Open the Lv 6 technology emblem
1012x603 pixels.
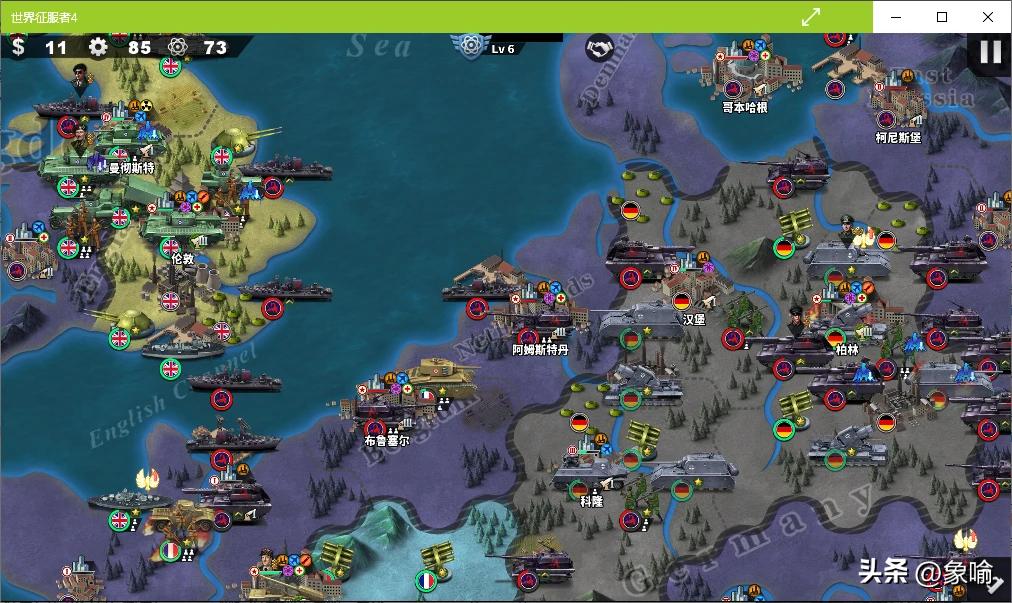pyautogui.click(x=469, y=45)
